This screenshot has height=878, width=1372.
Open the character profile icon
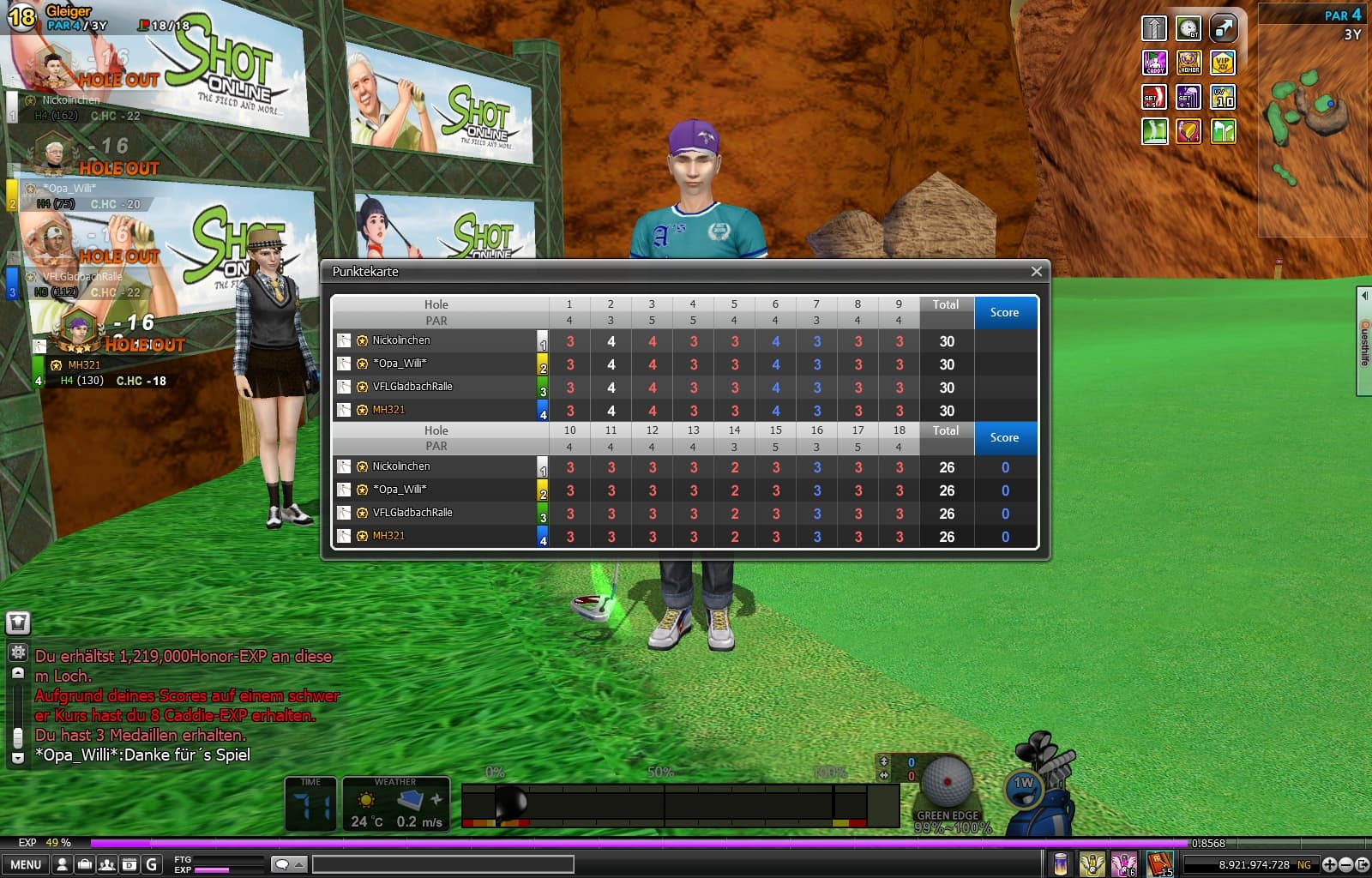(63, 864)
